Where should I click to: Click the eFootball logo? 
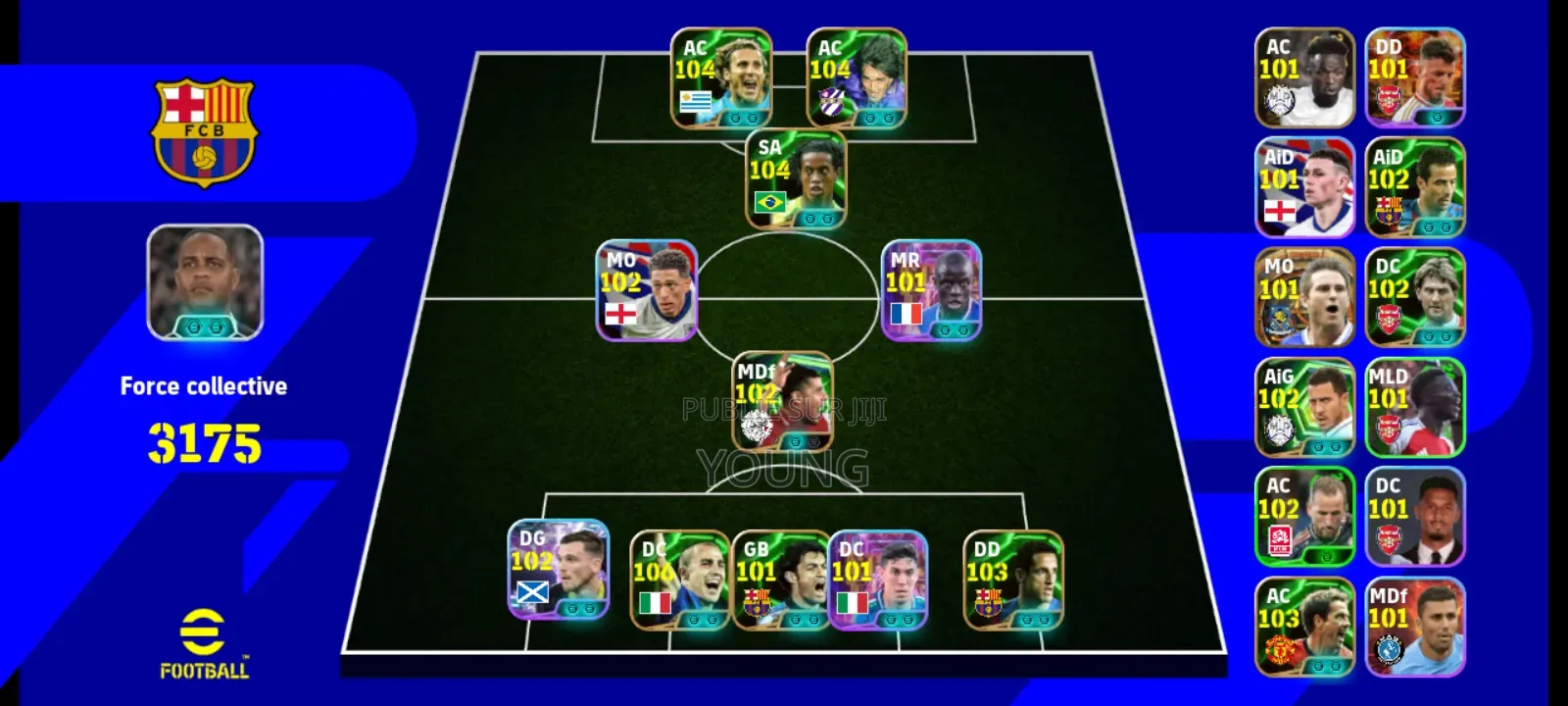[x=203, y=643]
